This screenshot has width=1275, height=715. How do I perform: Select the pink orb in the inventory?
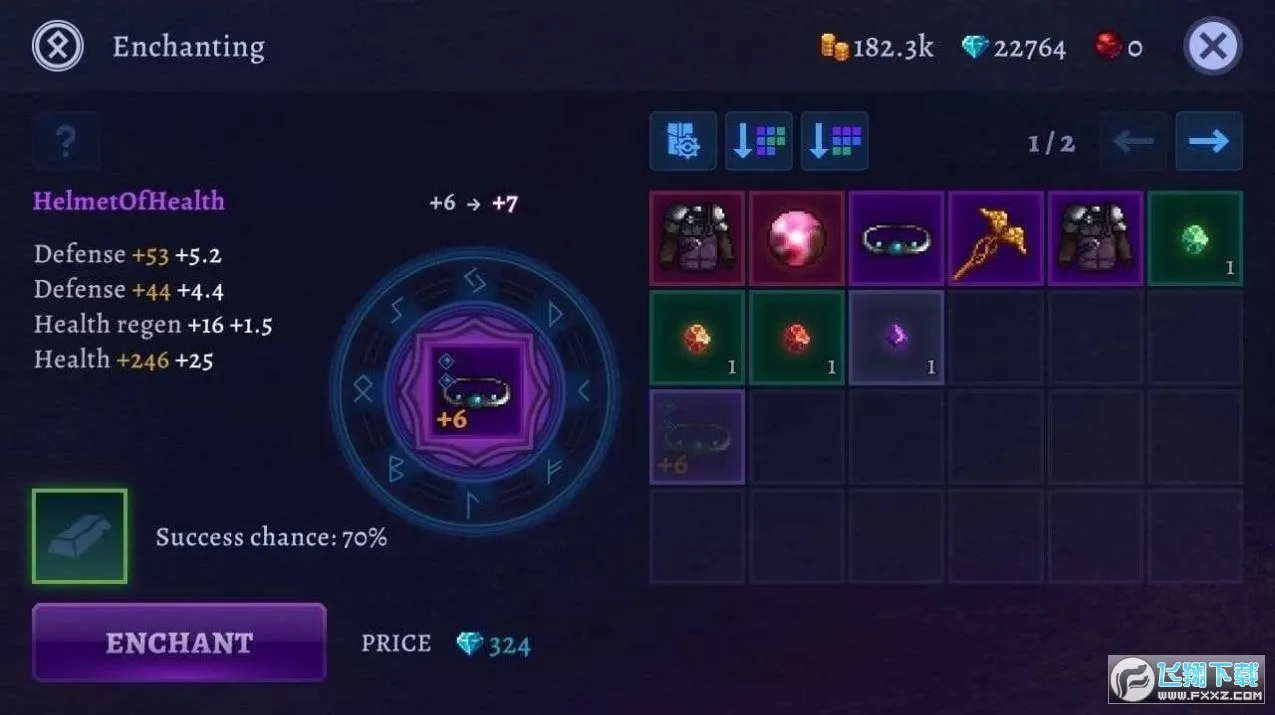point(796,239)
